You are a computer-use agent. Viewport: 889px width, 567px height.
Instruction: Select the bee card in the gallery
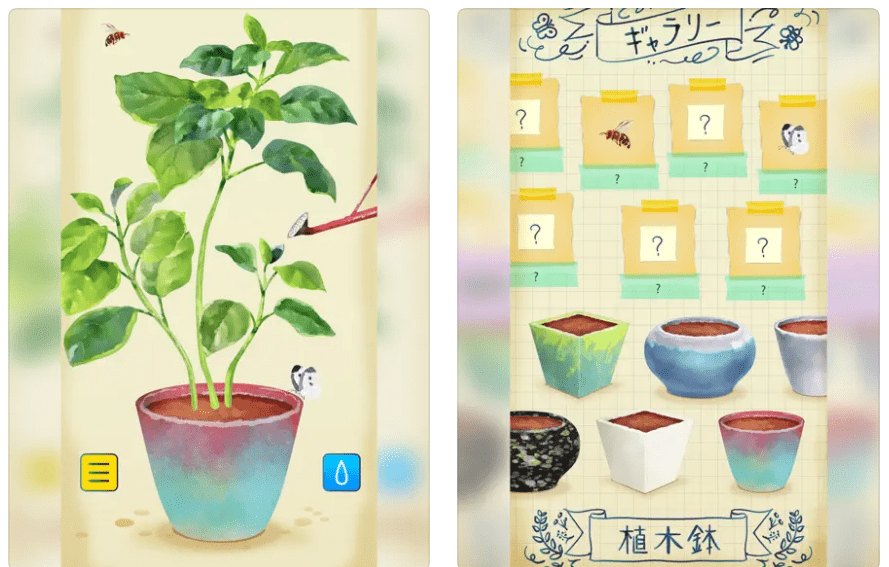(x=615, y=132)
